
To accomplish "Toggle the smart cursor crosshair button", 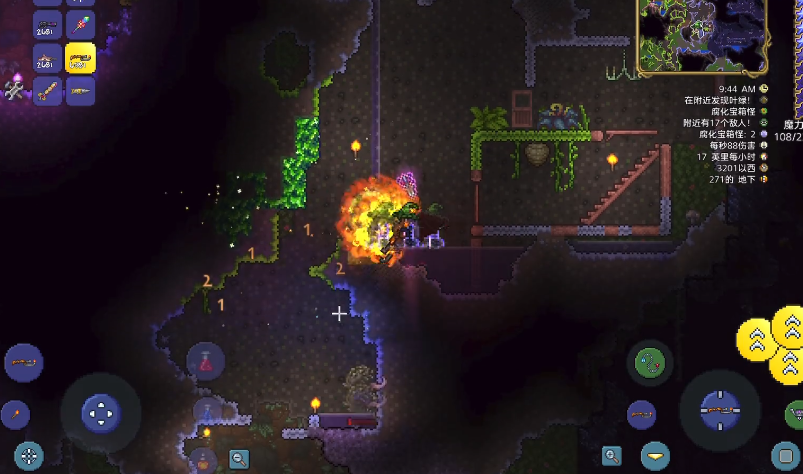I will pyautogui.click(x=28, y=456).
